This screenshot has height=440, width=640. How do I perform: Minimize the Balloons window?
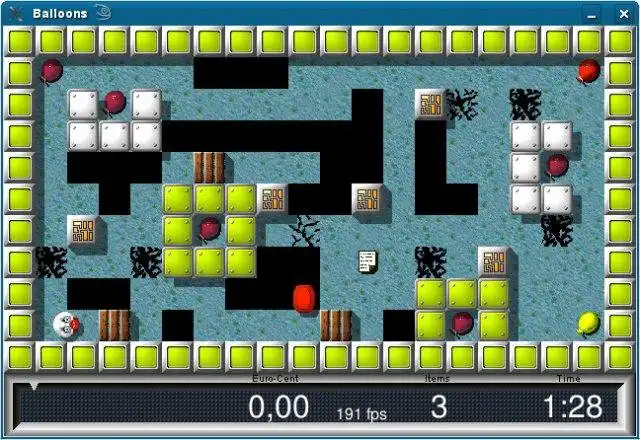(x=593, y=13)
